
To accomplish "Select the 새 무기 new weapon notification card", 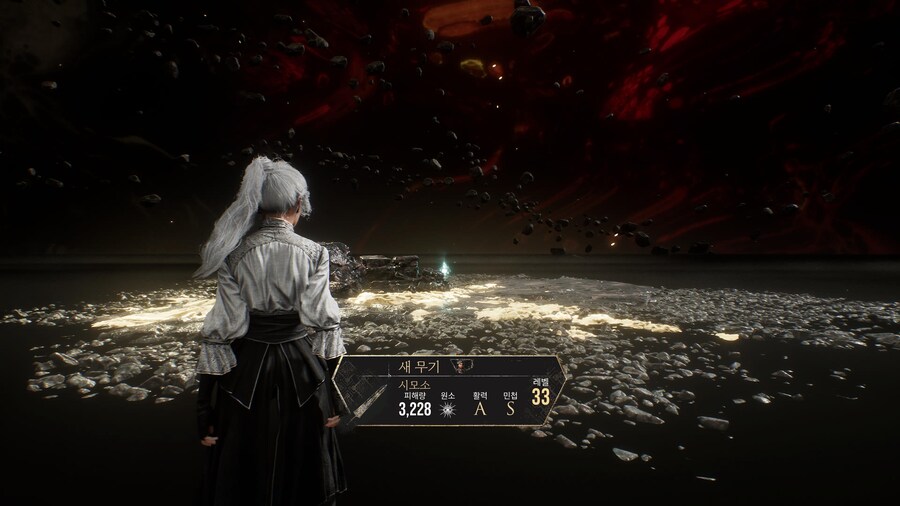I will click(x=449, y=390).
